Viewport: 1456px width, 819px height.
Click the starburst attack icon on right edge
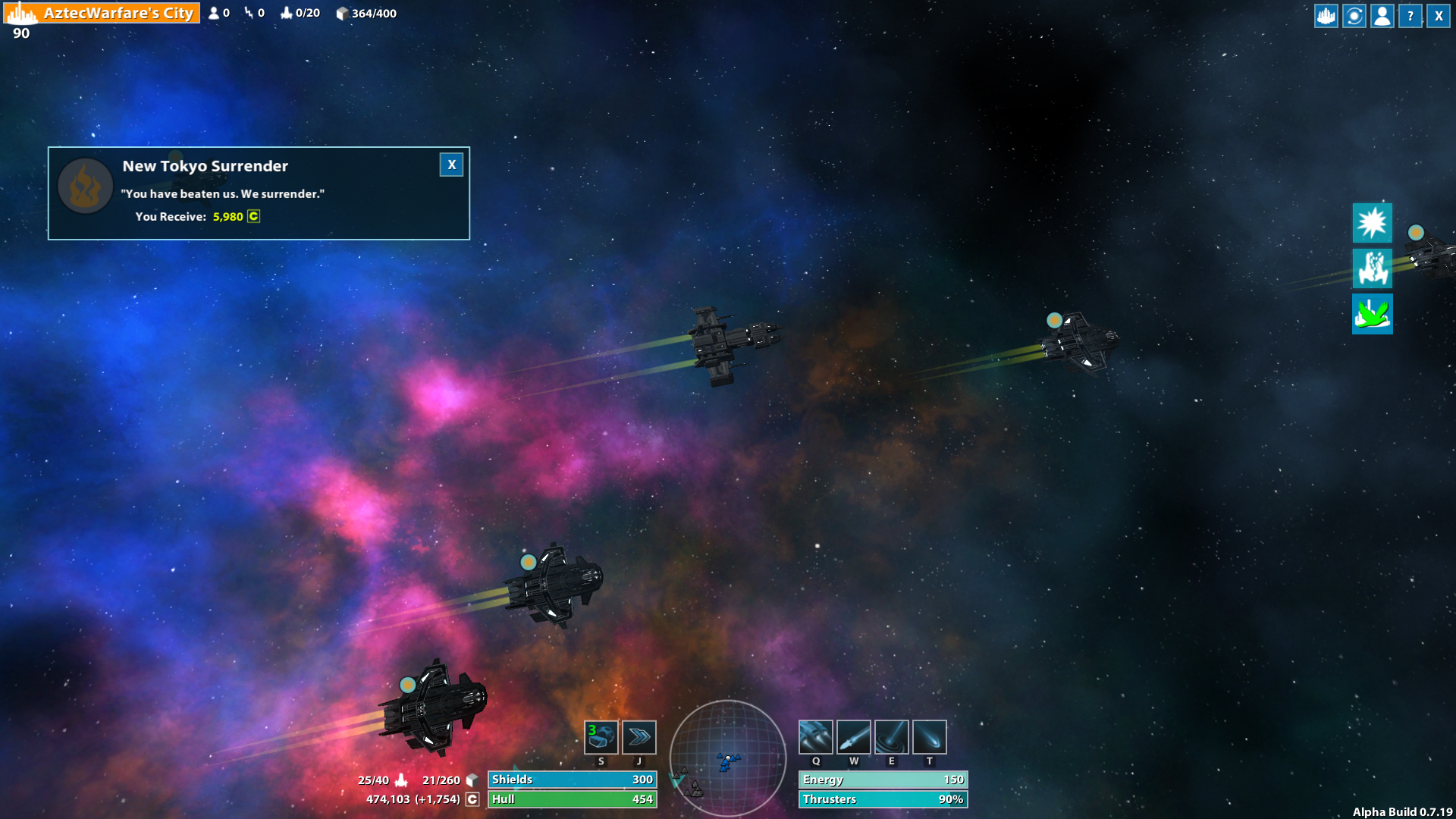tap(1372, 222)
